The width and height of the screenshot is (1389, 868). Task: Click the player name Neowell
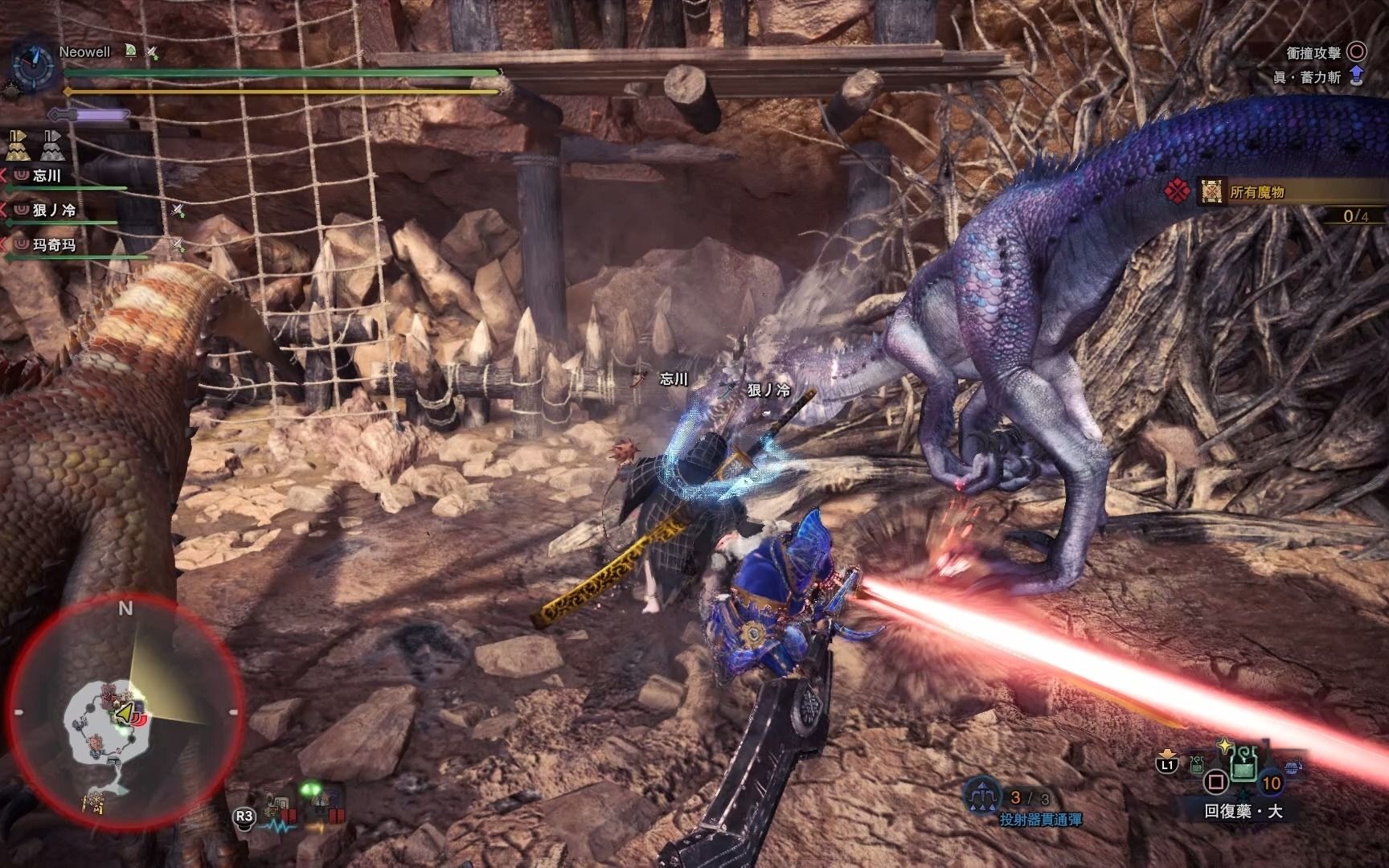coord(84,52)
